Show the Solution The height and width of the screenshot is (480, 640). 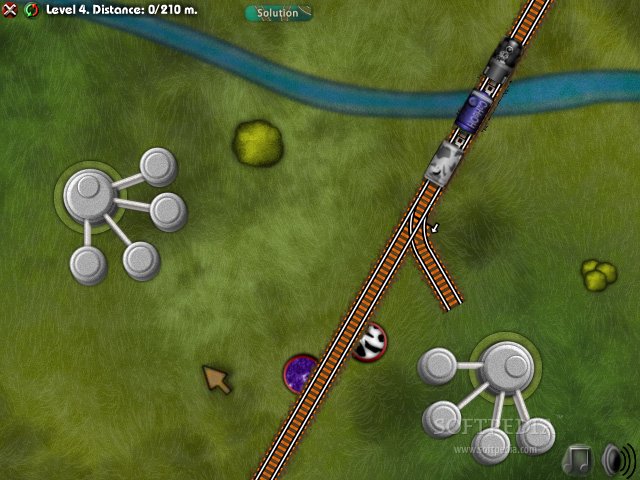278,13
